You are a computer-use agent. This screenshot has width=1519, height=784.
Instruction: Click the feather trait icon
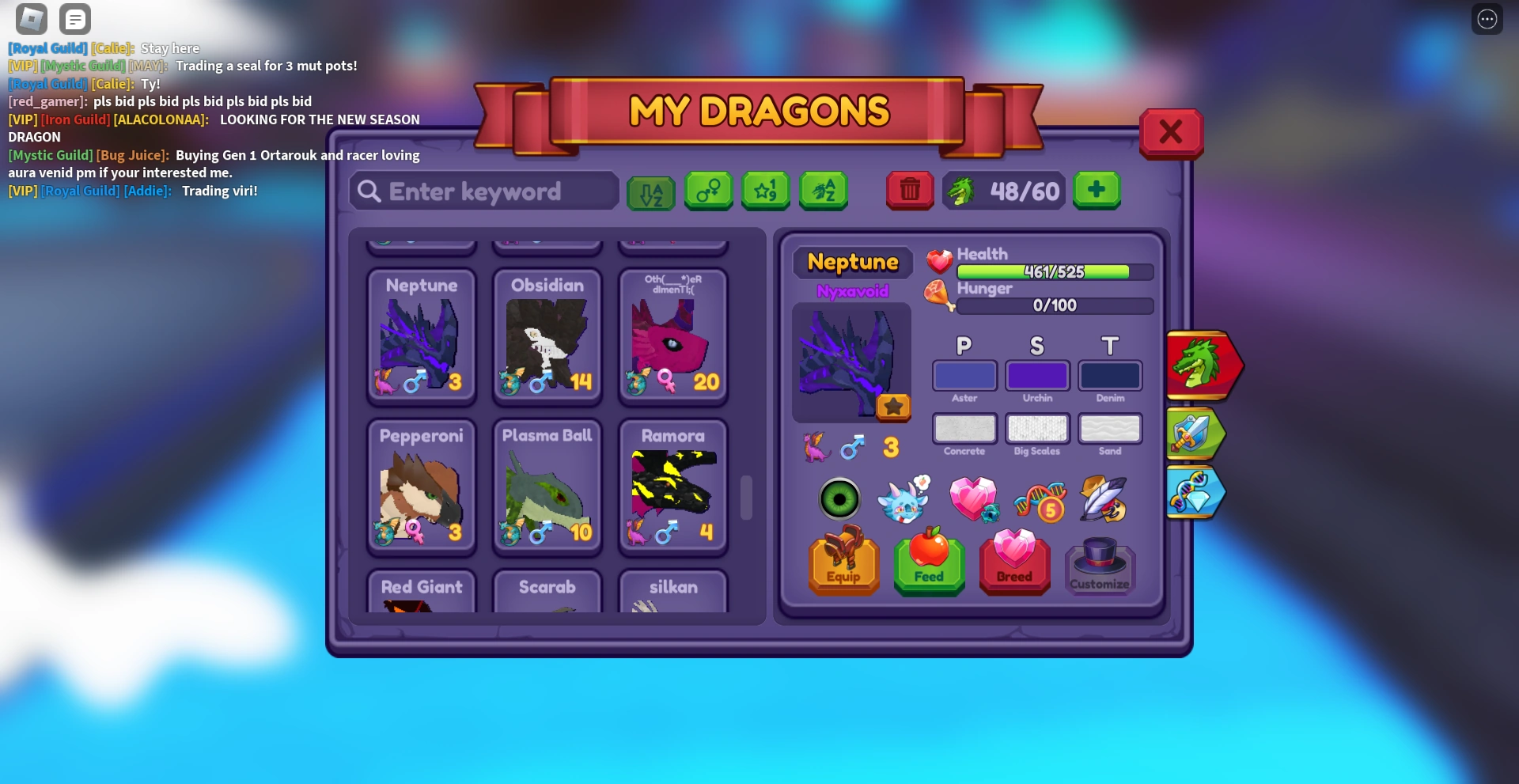(x=1103, y=498)
